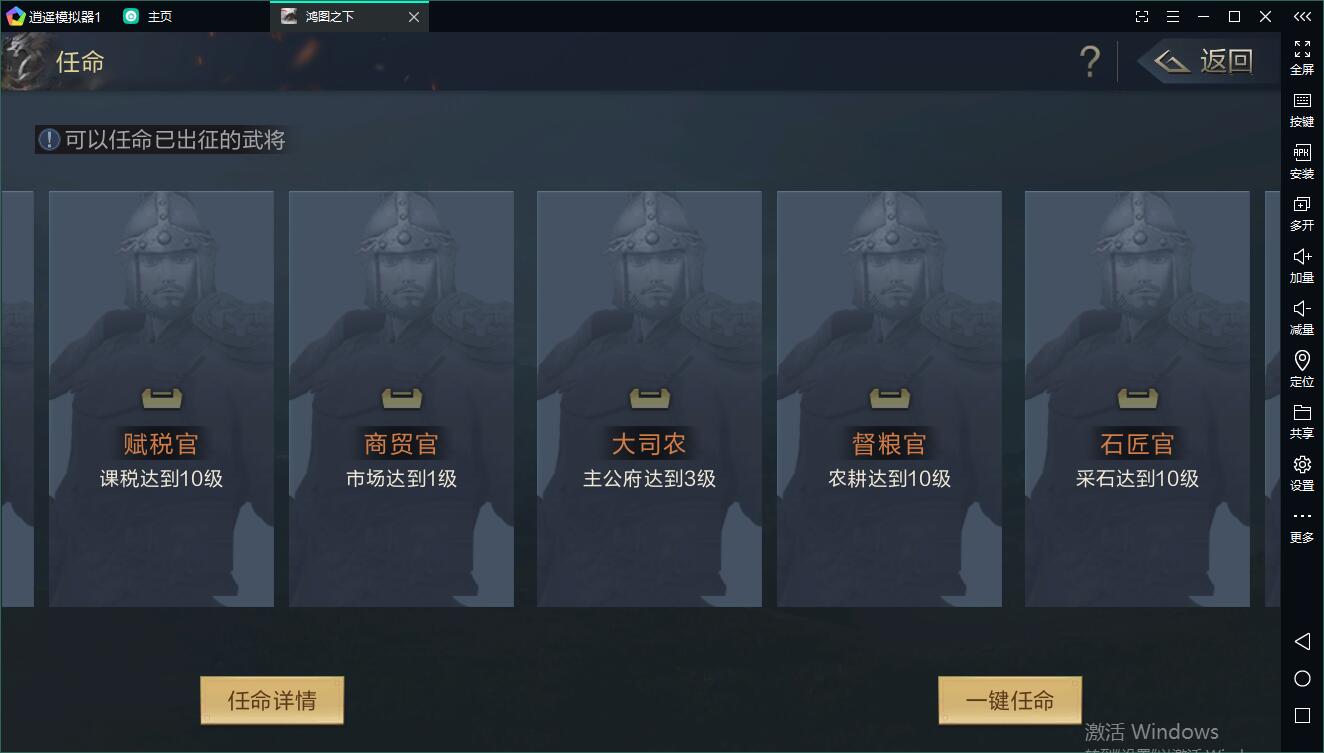Pick the 督粮官 appointment card
This screenshot has height=753, width=1324.
coord(889,399)
